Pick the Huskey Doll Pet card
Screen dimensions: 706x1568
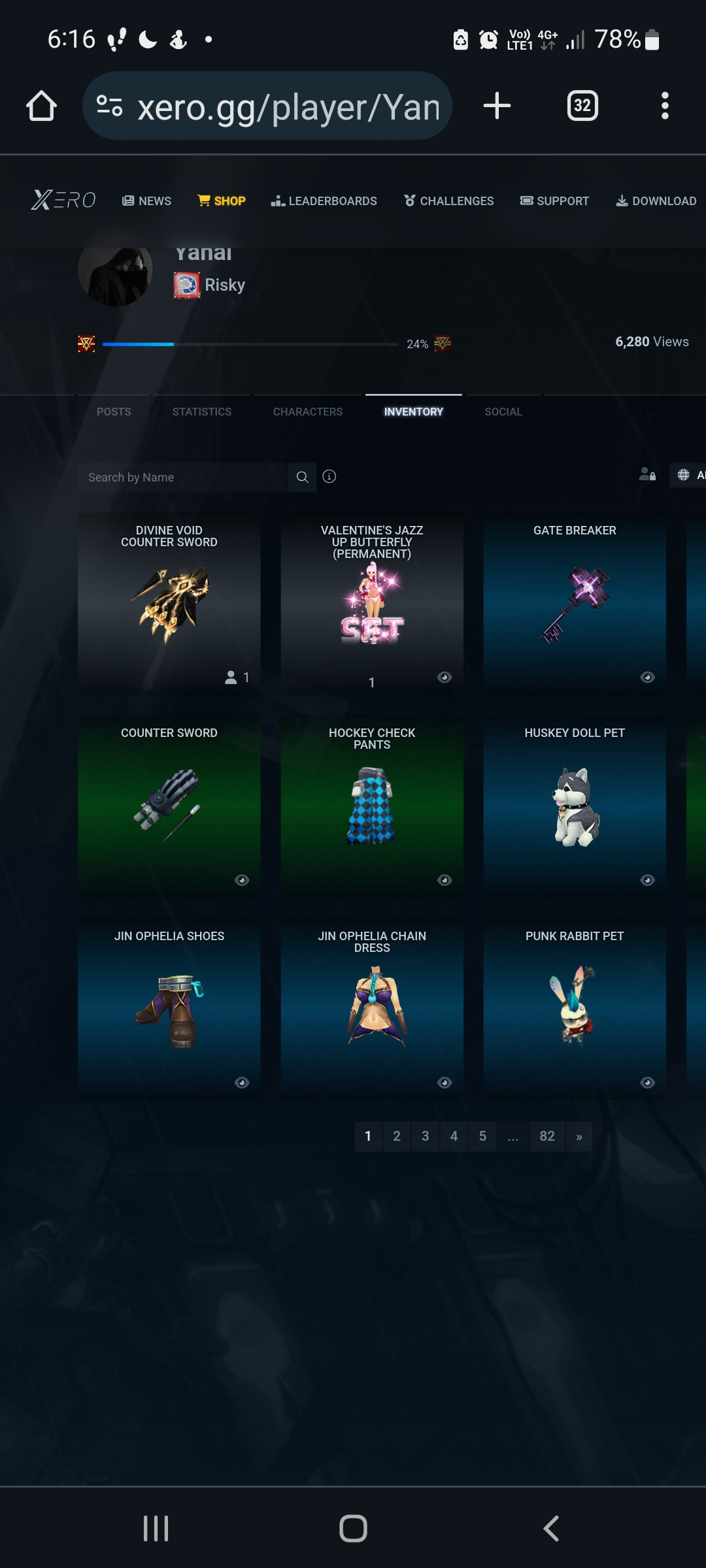(x=575, y=805)
